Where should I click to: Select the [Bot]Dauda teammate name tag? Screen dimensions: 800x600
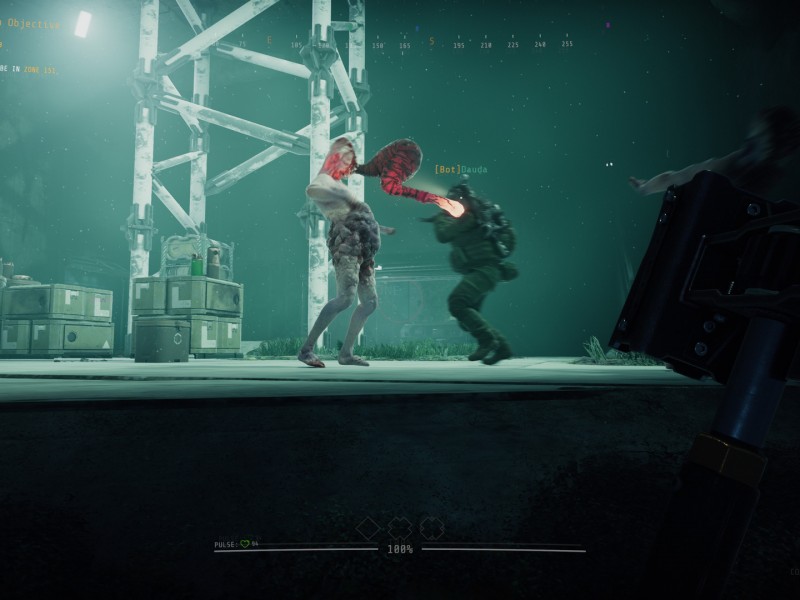pos(461,170)
